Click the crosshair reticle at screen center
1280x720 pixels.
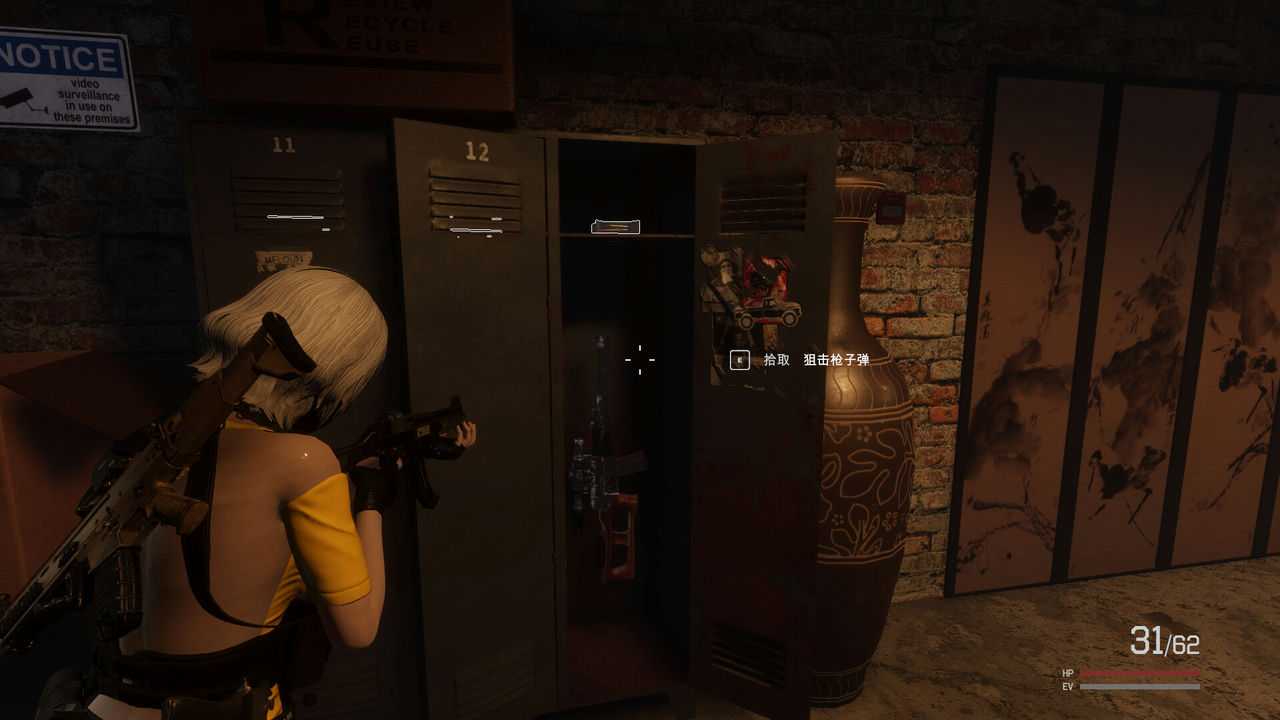coord(640,360)
